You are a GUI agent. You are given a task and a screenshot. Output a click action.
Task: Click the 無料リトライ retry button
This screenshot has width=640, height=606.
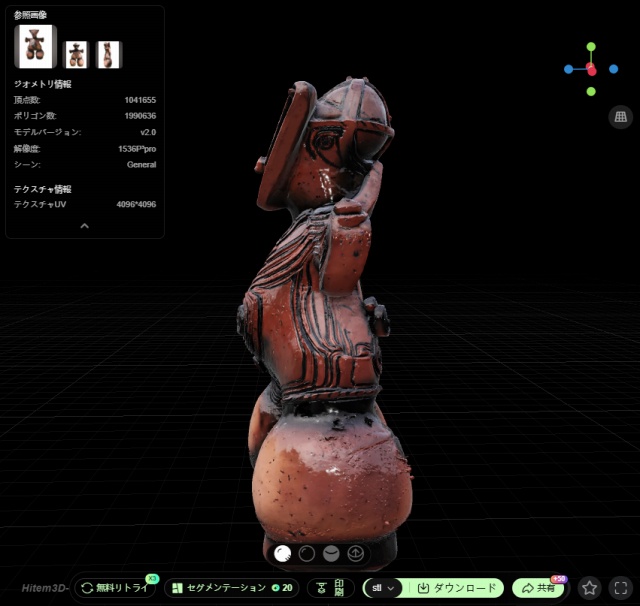pos(116,588)
